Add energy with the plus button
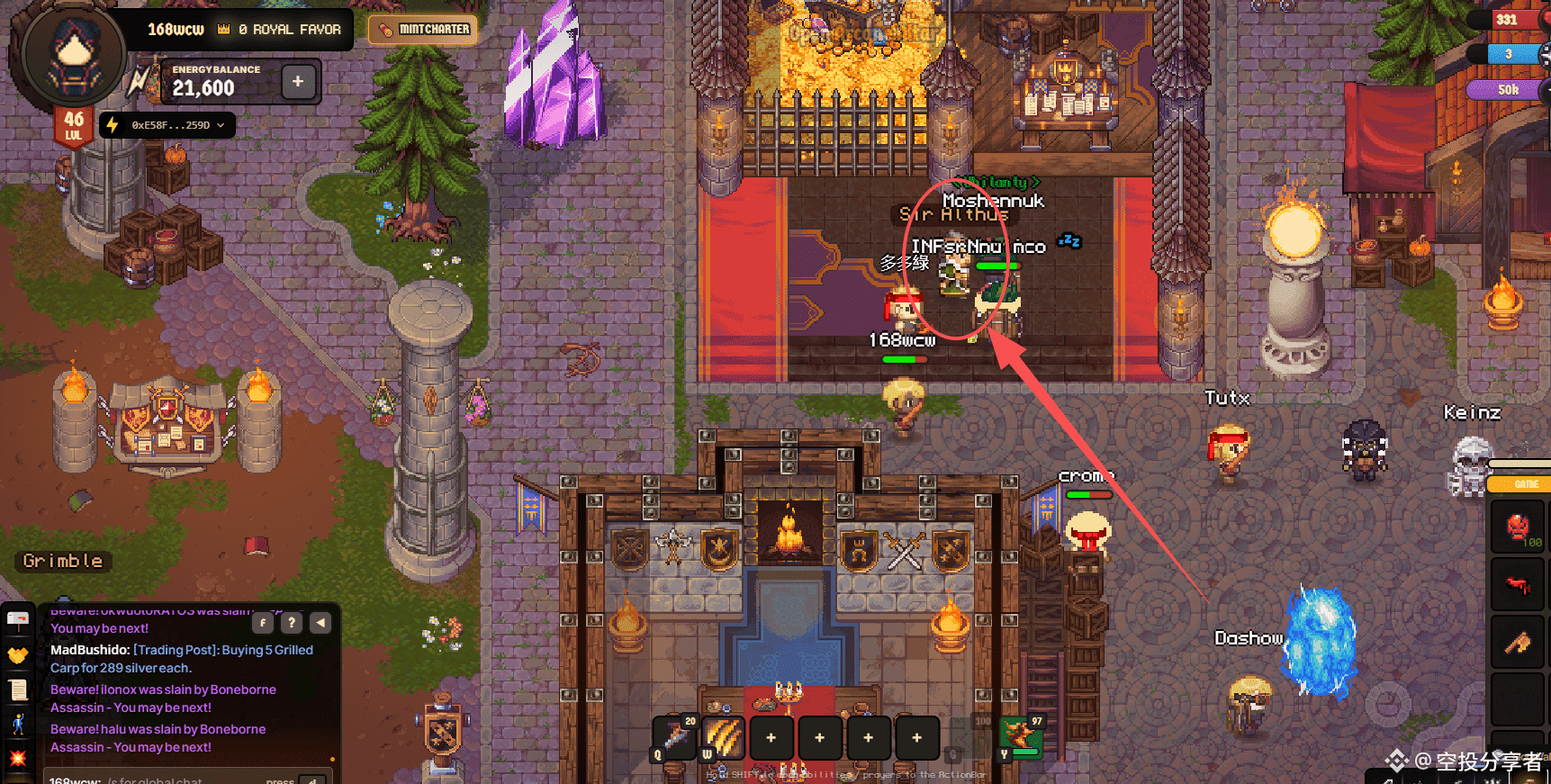Image resolution: width=1551 pixels, height=784 pixels. (298, 82)
